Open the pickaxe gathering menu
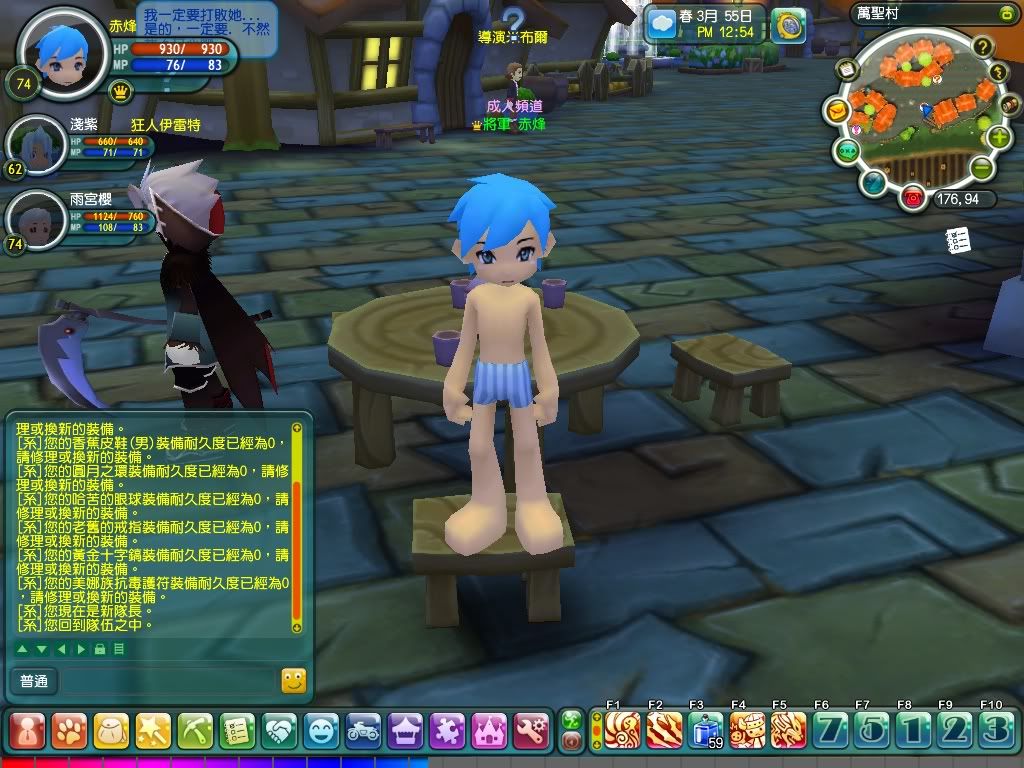This screenshot has width=1024, height=768. pos(195,731)
